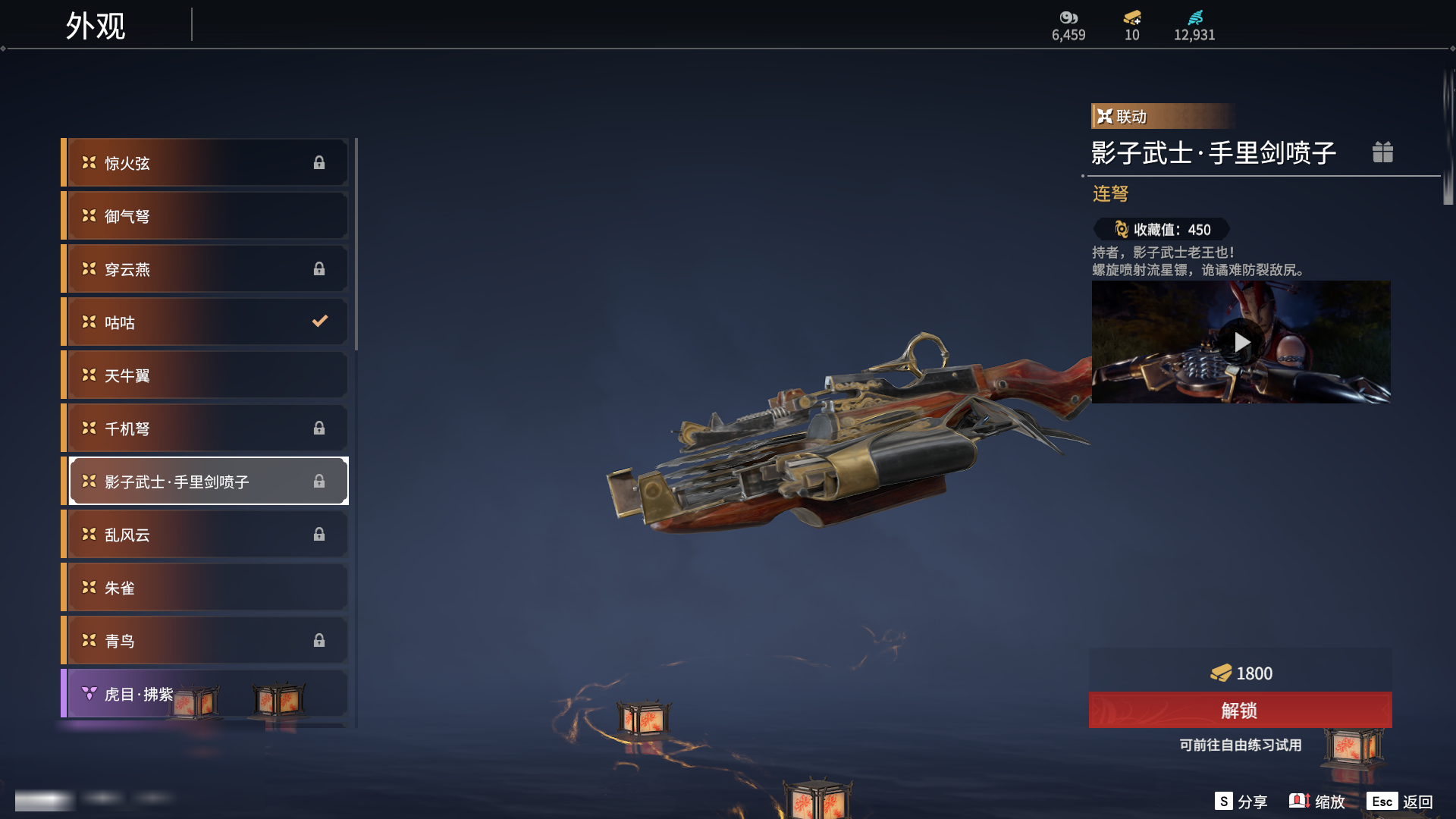The height and width of the screenshot is (819, 1456).
Task: Choose the 乱风云 skin
Action: 205,535
